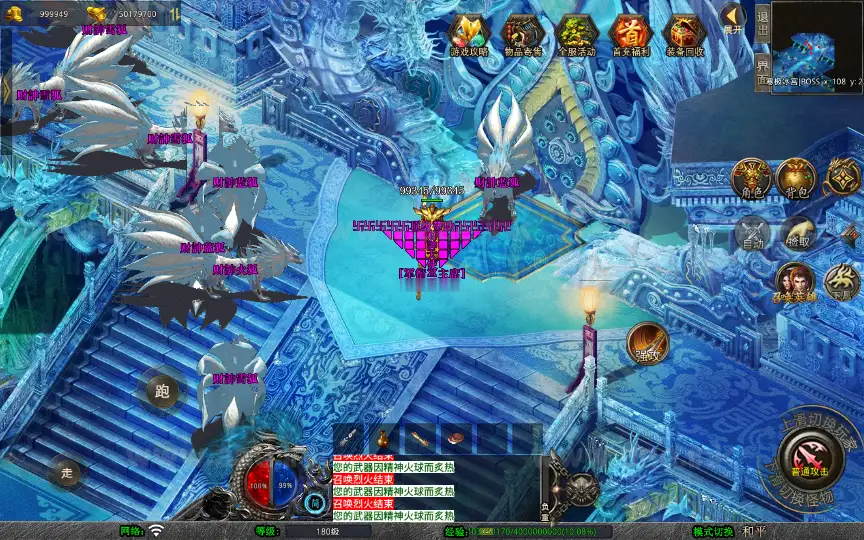Tap the 拾取 pickup button
This screenshot has width=864, height=540.
coord(797,233)
